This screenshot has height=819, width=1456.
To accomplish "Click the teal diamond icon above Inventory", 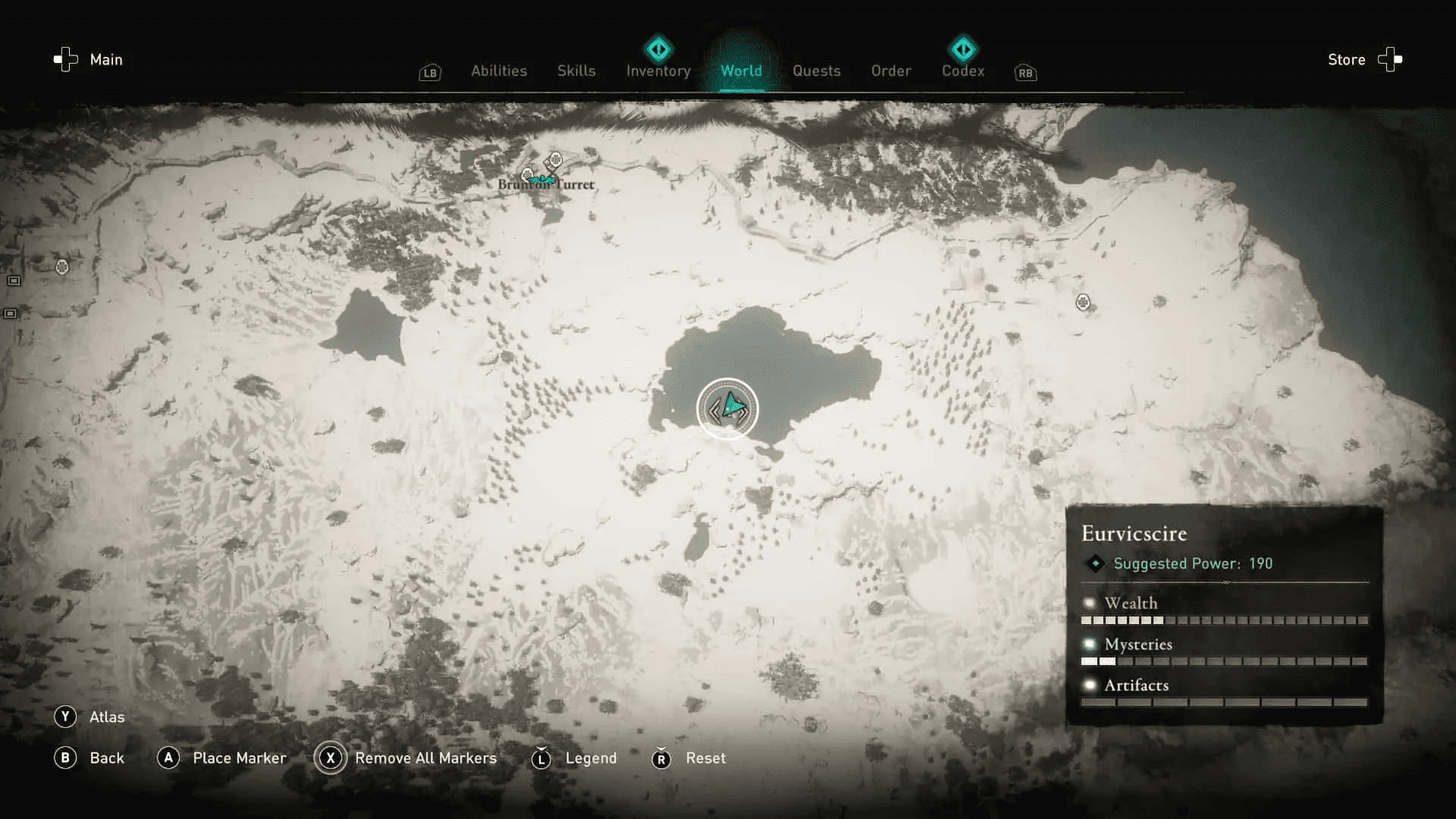I will click(x=657, y=49).
